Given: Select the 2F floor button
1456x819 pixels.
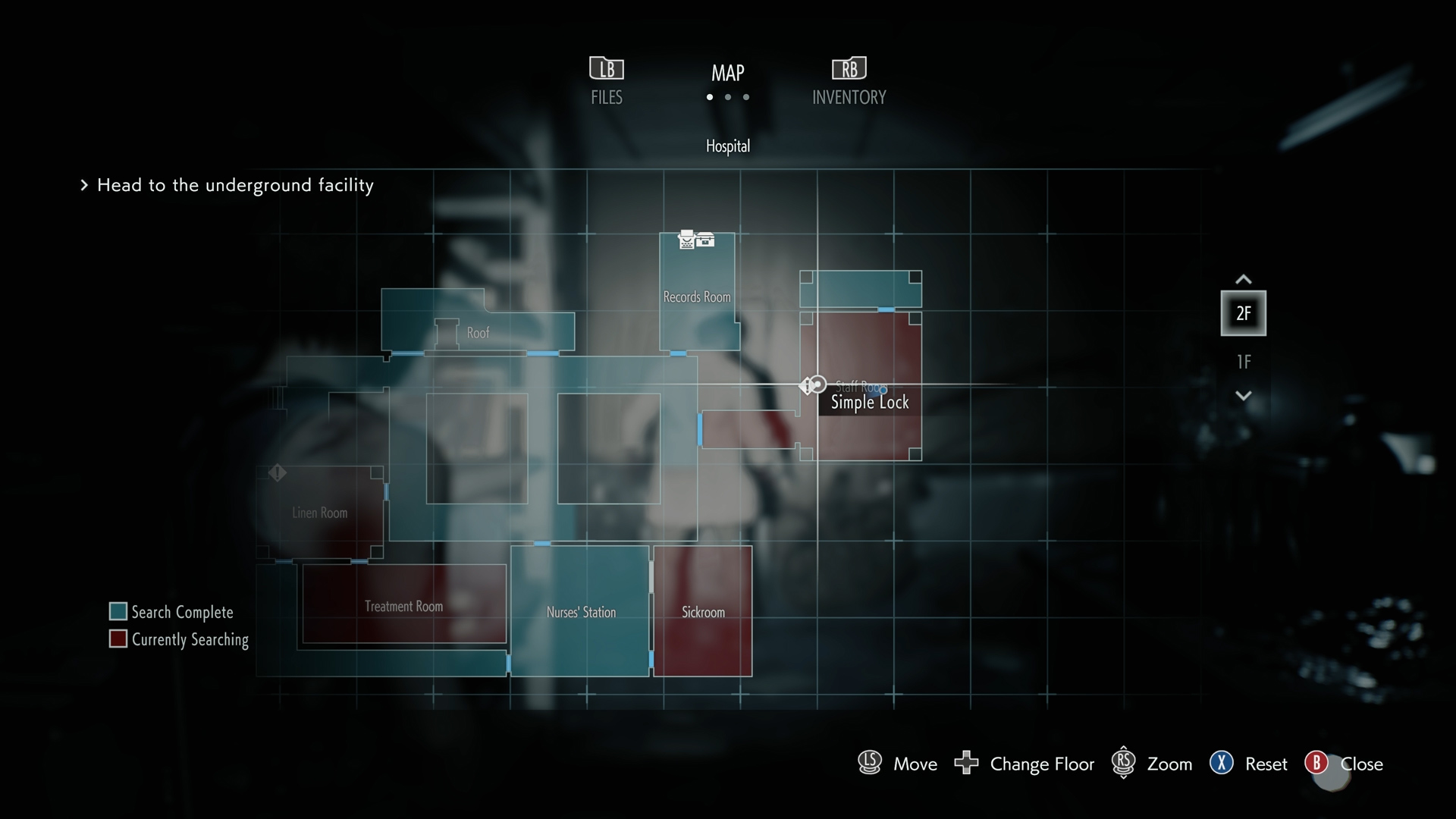Looking at the screenshot, I should [x=1243, y=313].
